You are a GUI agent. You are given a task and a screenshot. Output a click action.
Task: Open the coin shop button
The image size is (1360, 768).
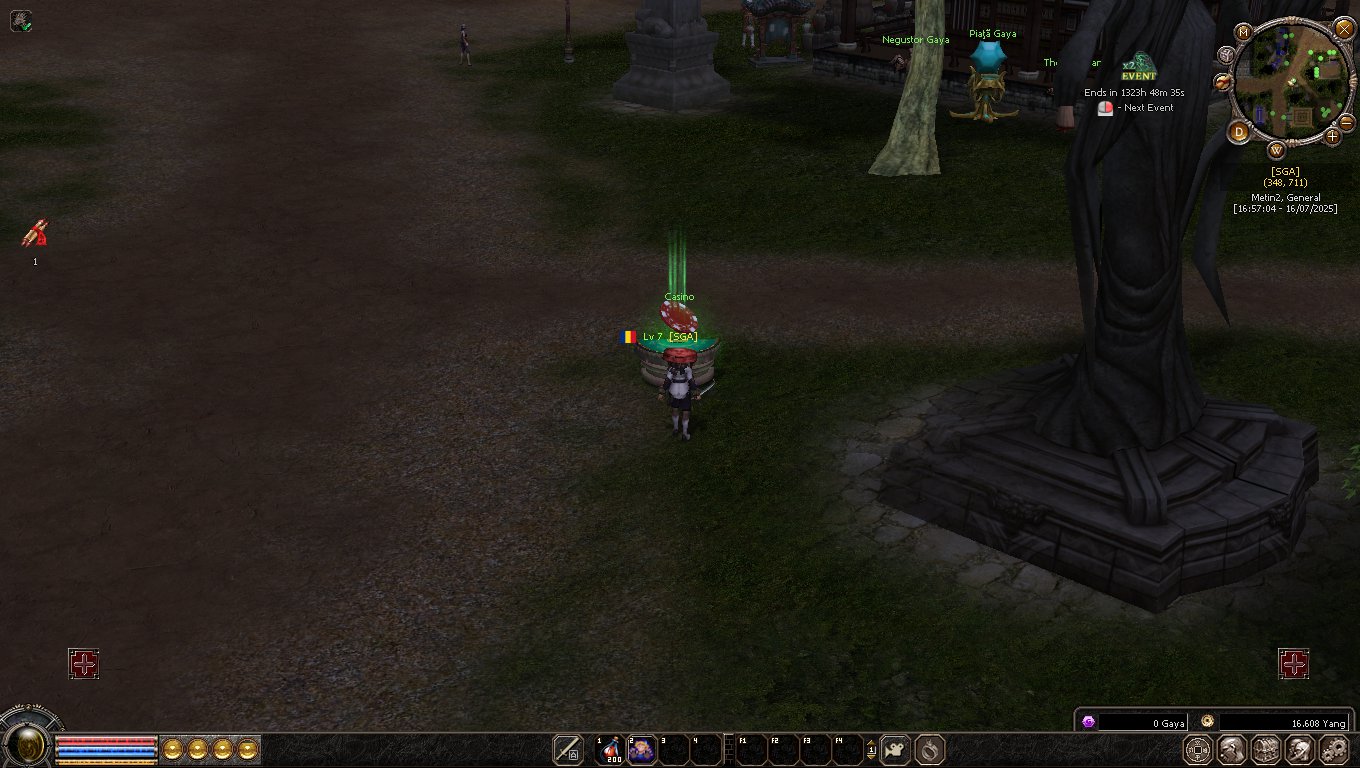1198,750
